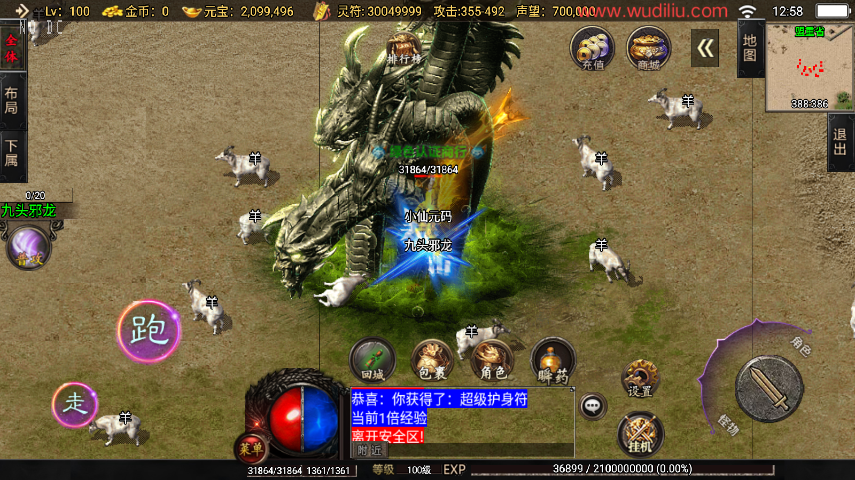Viewport: 855px width, 480px height.
Task: Tap the 退出 exit button
Action: 841,142
